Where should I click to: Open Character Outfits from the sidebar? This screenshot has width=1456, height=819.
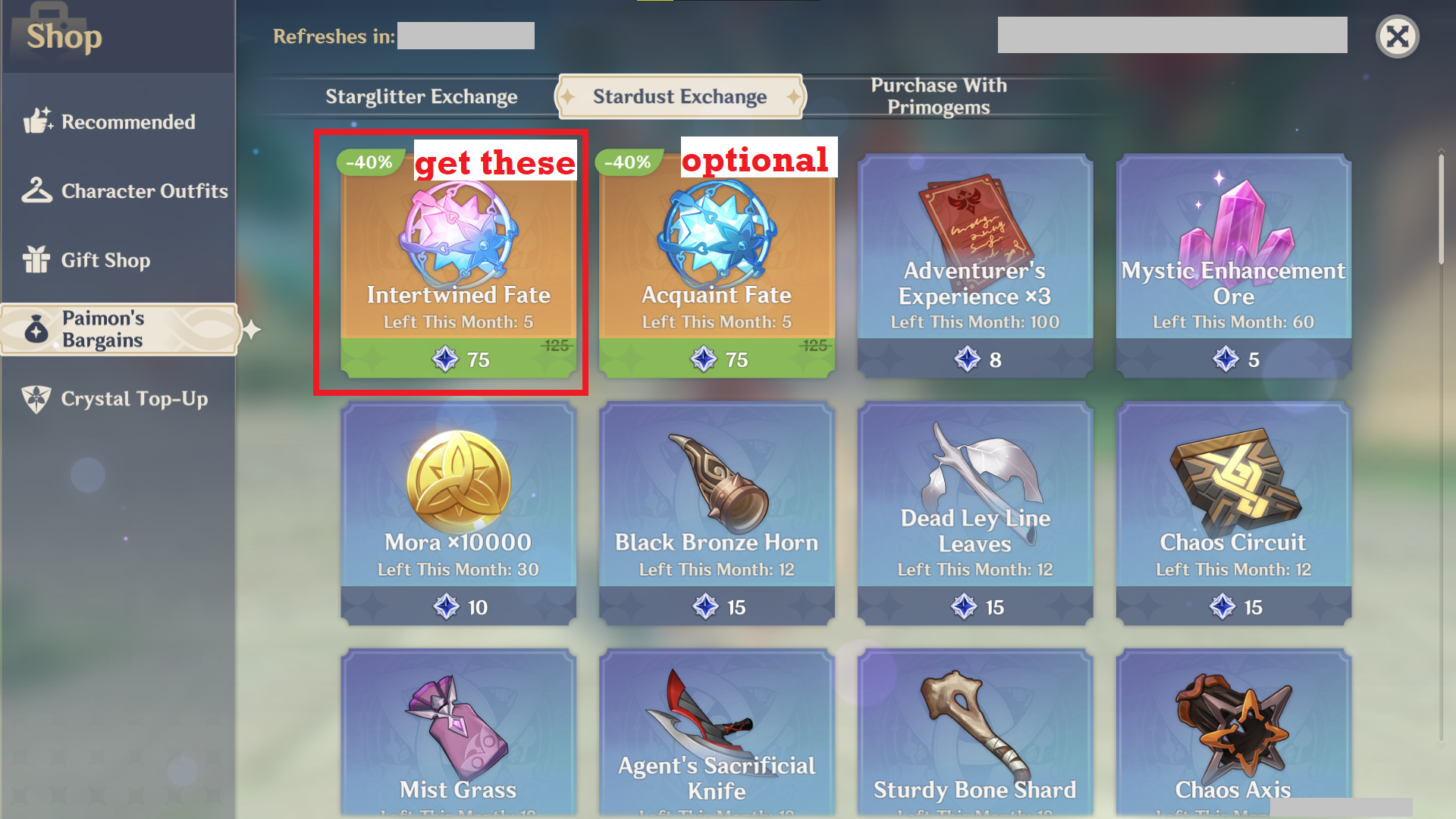point(38,190)
